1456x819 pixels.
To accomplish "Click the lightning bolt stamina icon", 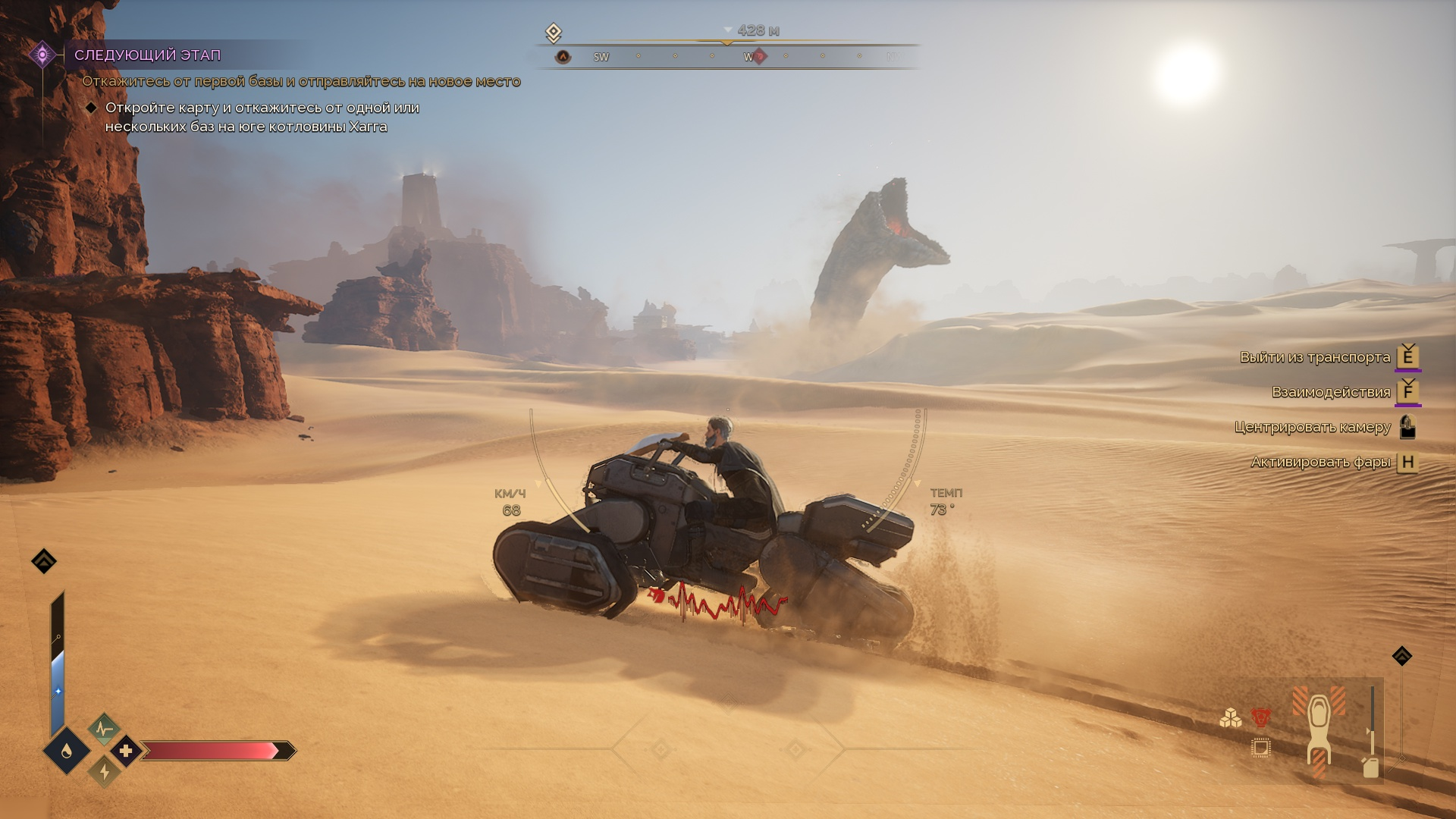I will coord(104,772).
